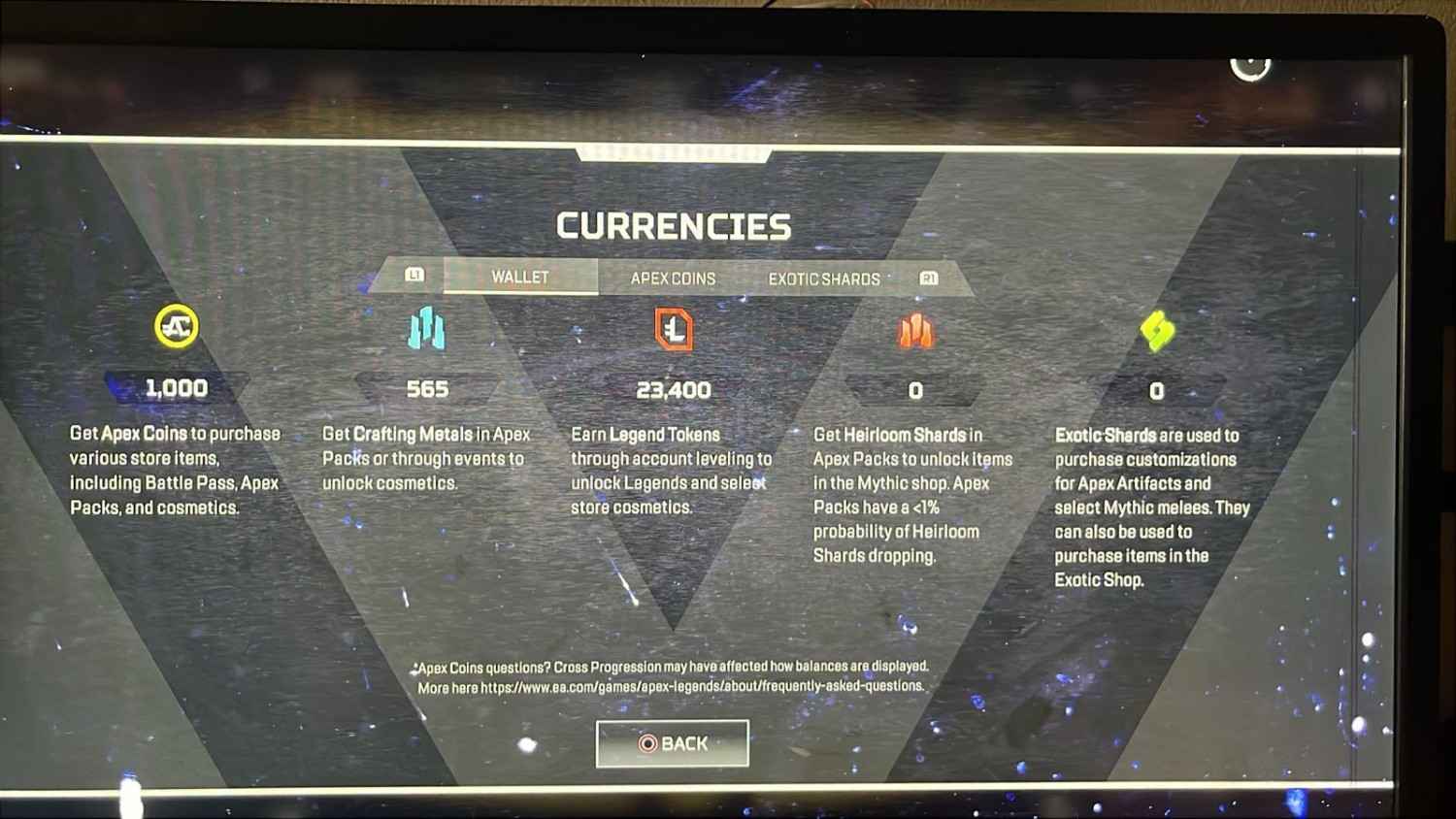Click the 1,000 Apex Coins balance
The image size is (1456, 819).
point(175,388)
